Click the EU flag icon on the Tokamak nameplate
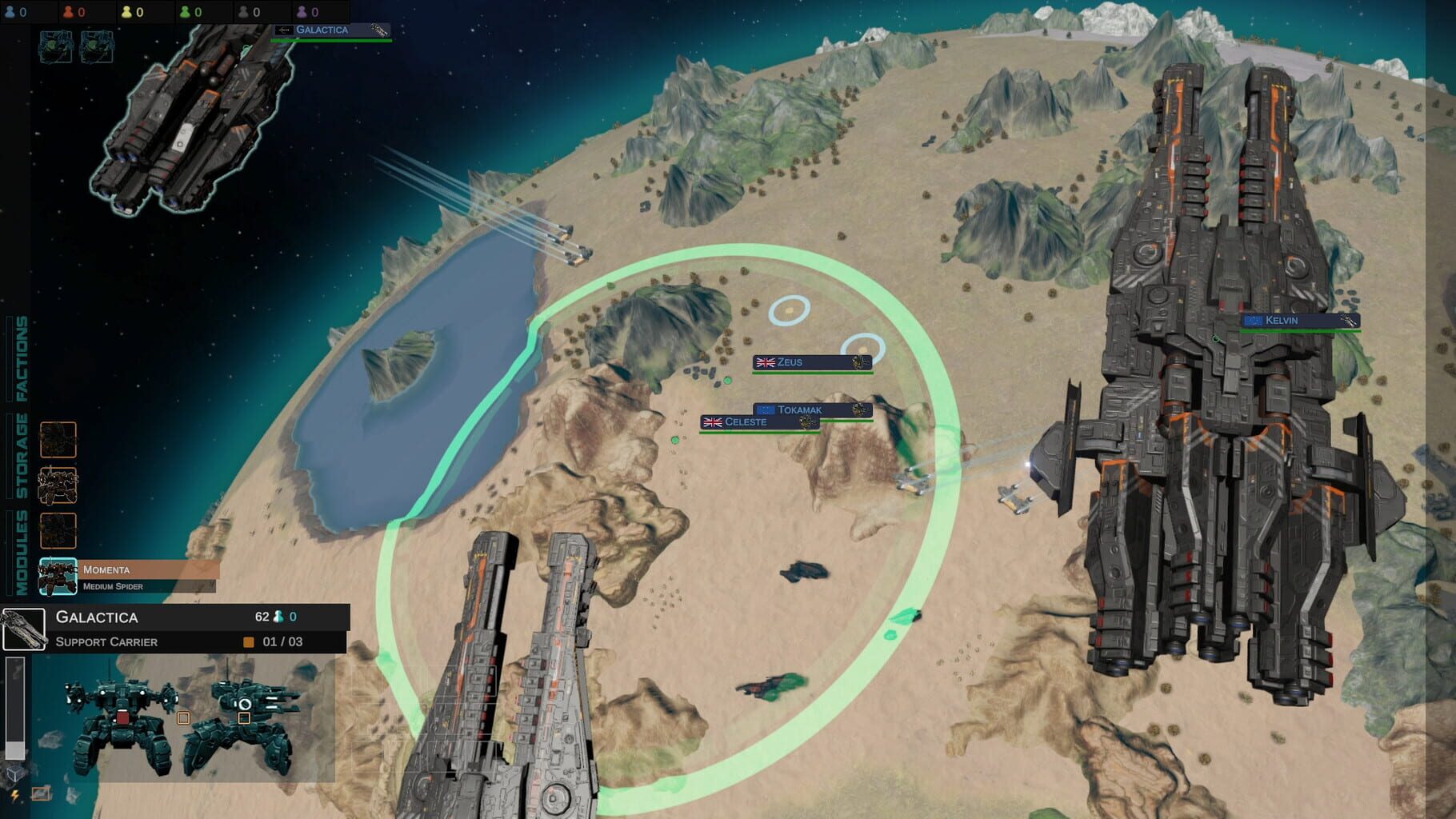Image resolution: width=1456 pixels, height=819 pixels. (766, 408)
